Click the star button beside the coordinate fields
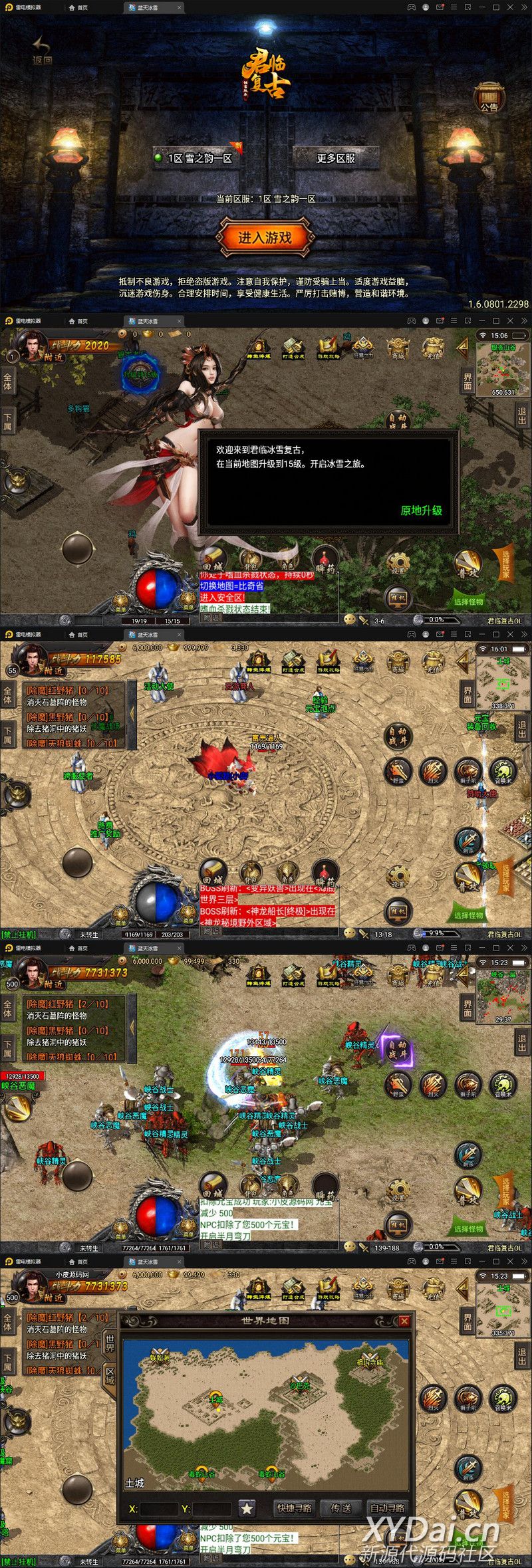Viewport: 532px width, 1568px height. (247, 1508)
